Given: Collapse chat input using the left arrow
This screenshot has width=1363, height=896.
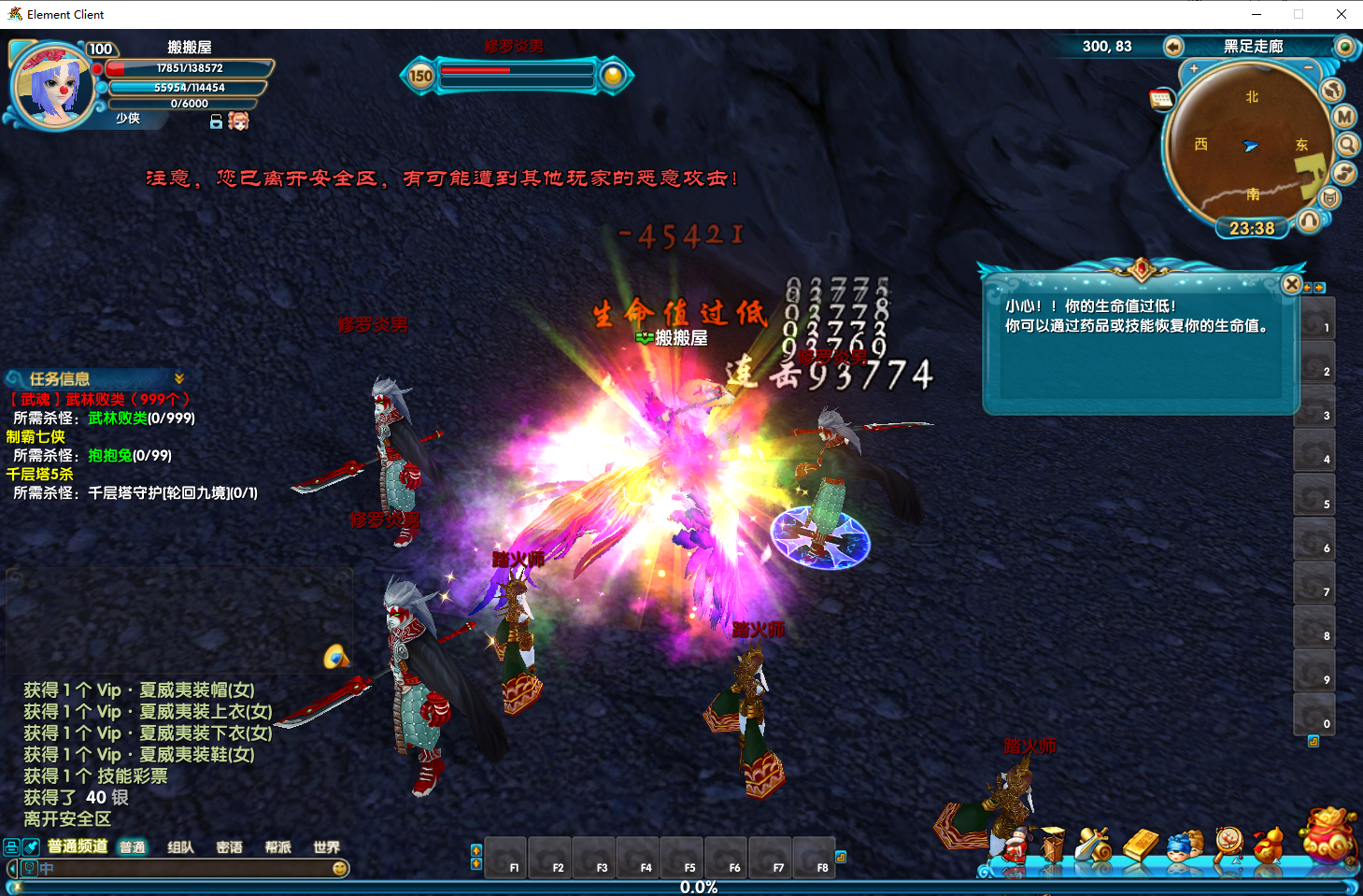Looking at the screenshot, I should point(13,867).
